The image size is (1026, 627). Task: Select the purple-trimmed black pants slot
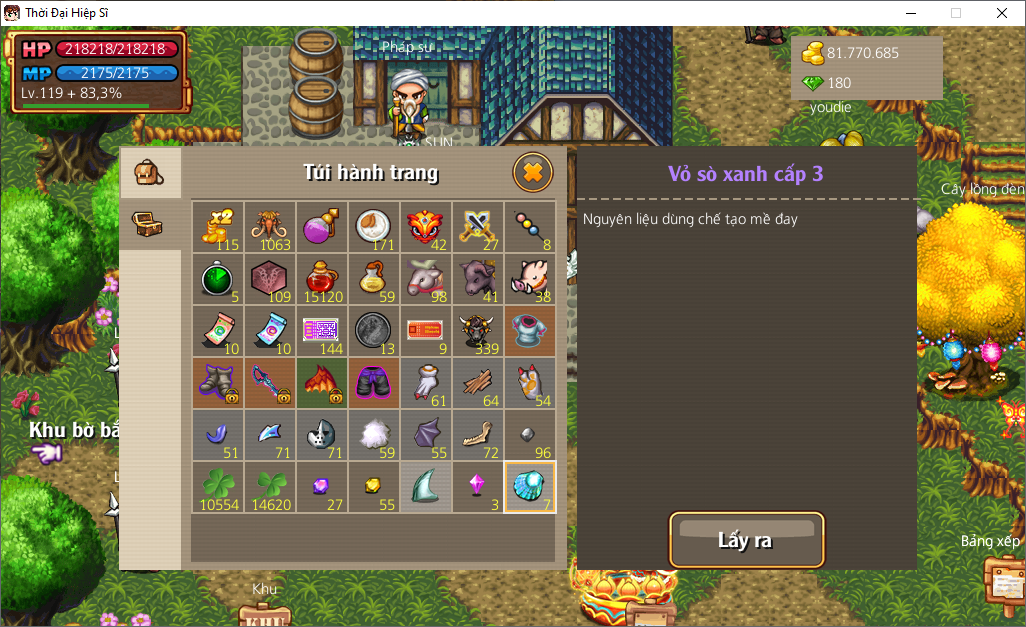pos(373,383)
